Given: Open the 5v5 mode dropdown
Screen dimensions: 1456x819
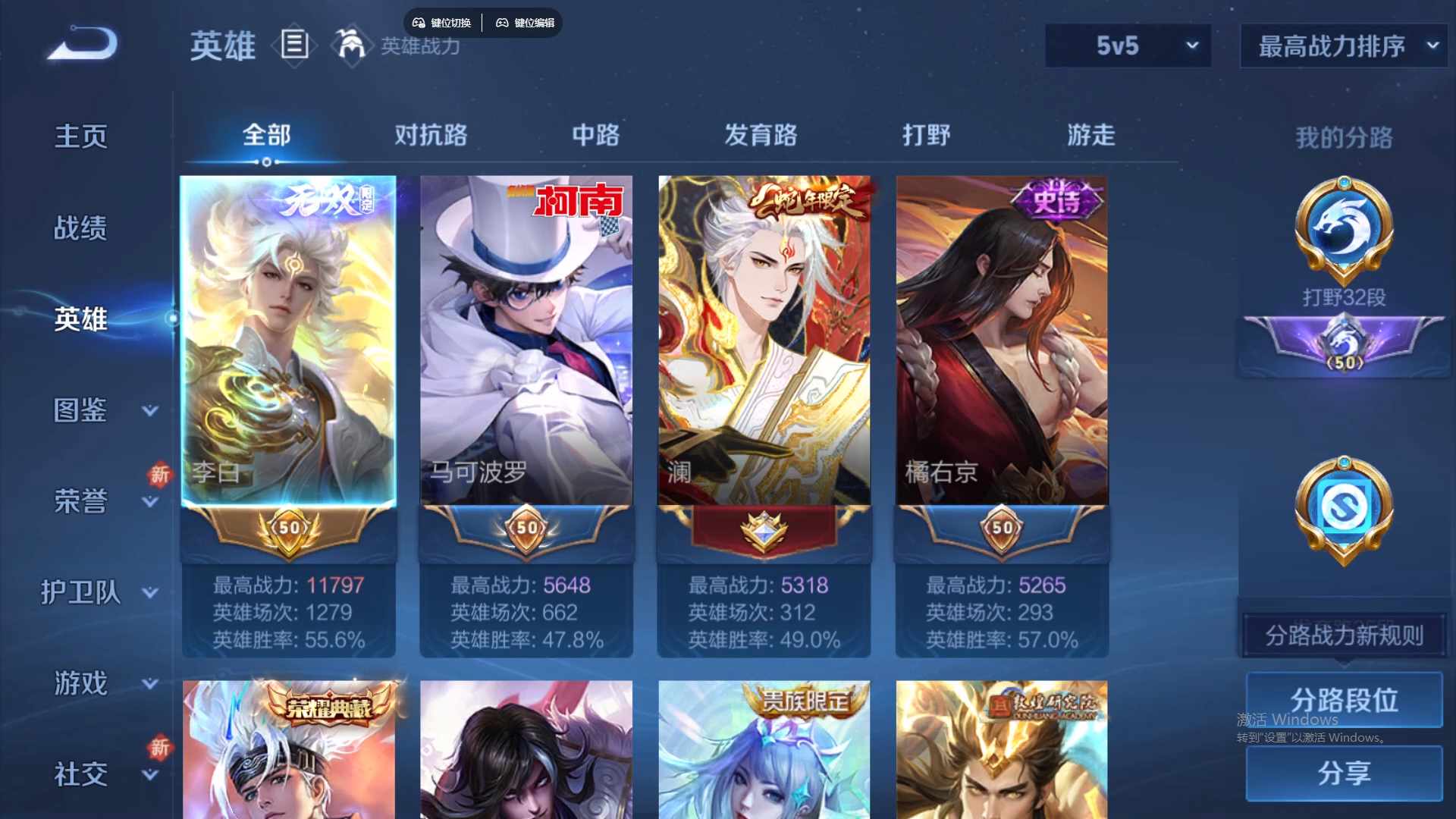Looking at the screenshot, I should 1128,45.
